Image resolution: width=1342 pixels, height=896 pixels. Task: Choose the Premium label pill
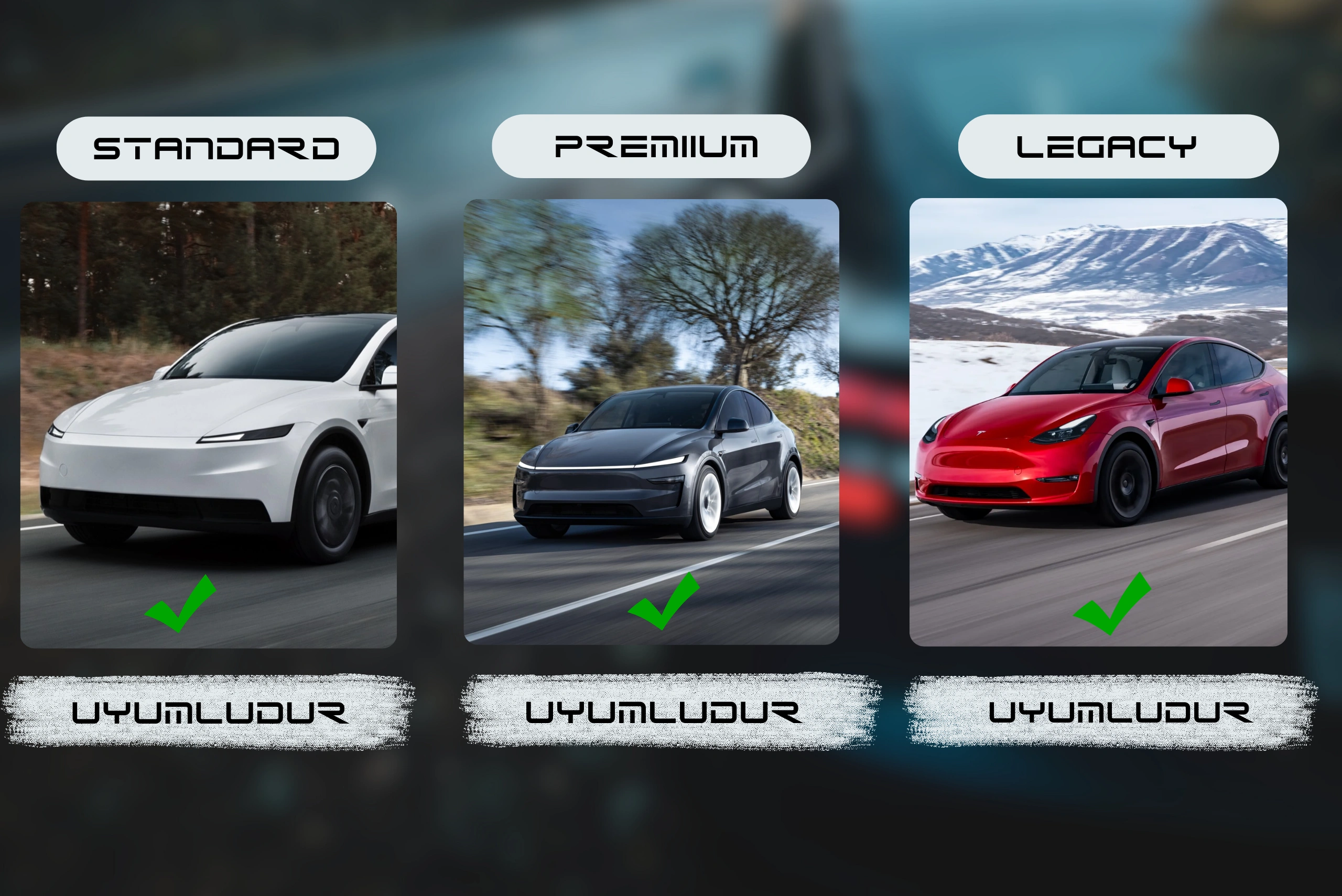pyautogui.click(x=651, y=146)
